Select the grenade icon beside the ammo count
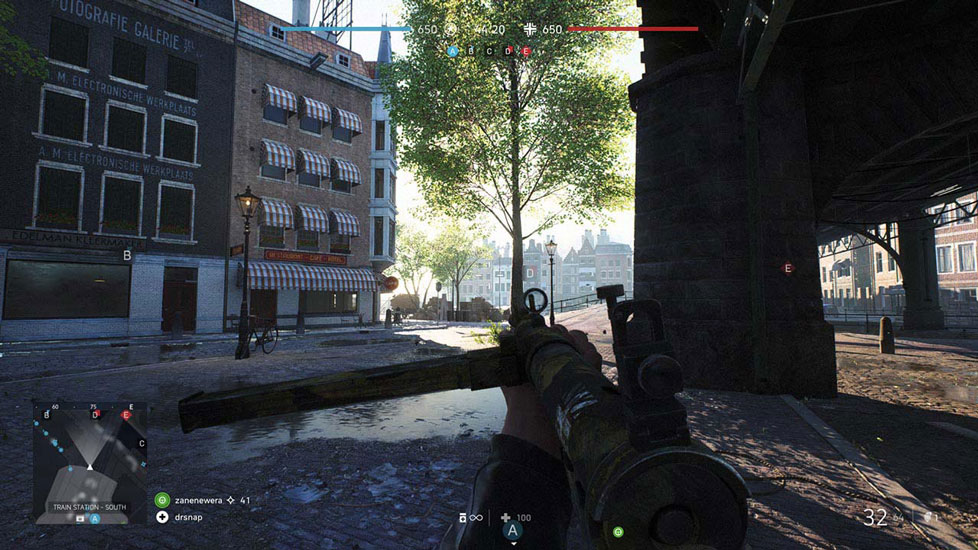978x550 pixels. [926, 517]
